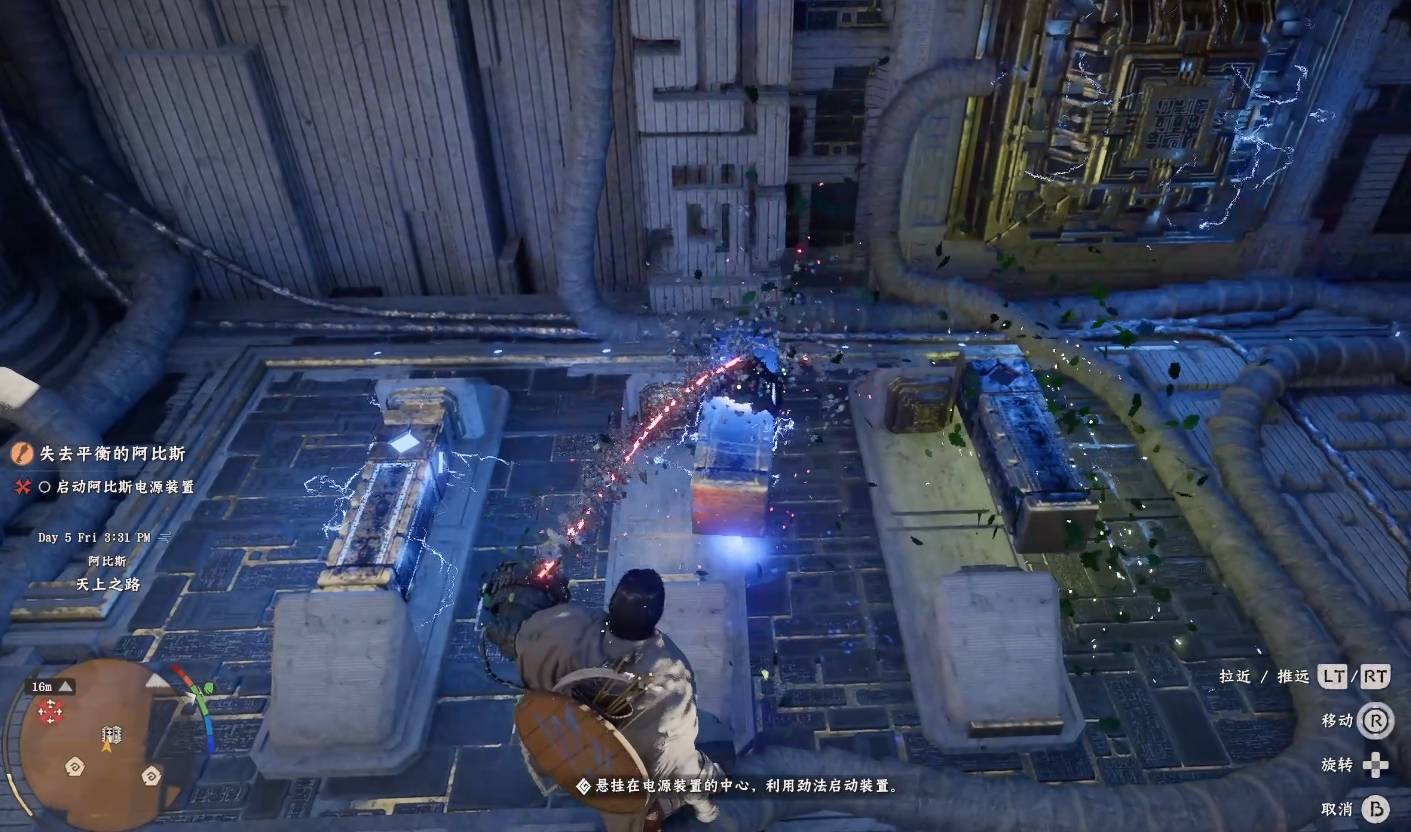
Task: Select the red objective marker on the minimap
Action: pos(50,711)
